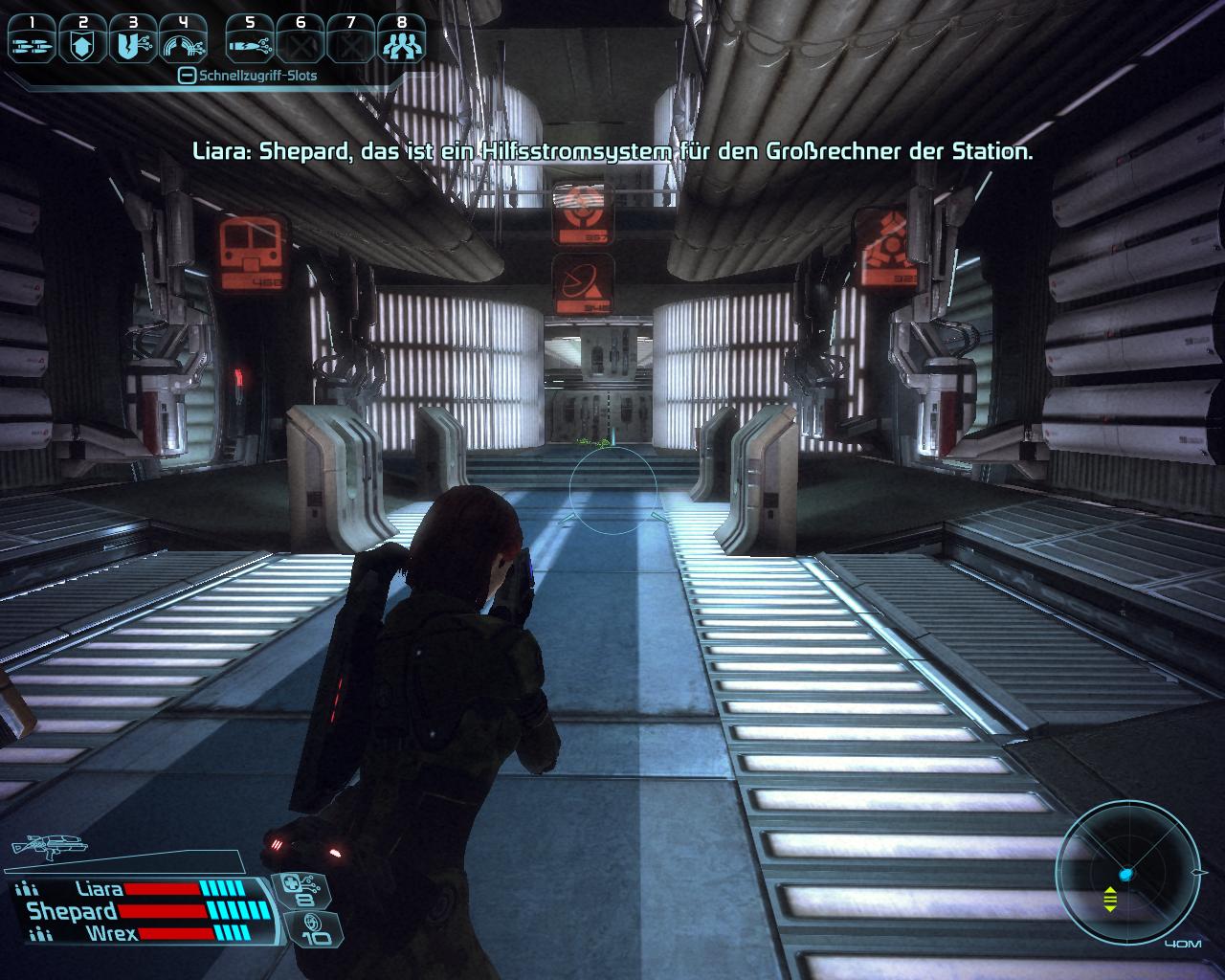Collapse the Schnellzugriff-Slots bar
Image resolution: width=1225 pixels, height=980 pixels.
pyautogui.click(x=187, y=76)
